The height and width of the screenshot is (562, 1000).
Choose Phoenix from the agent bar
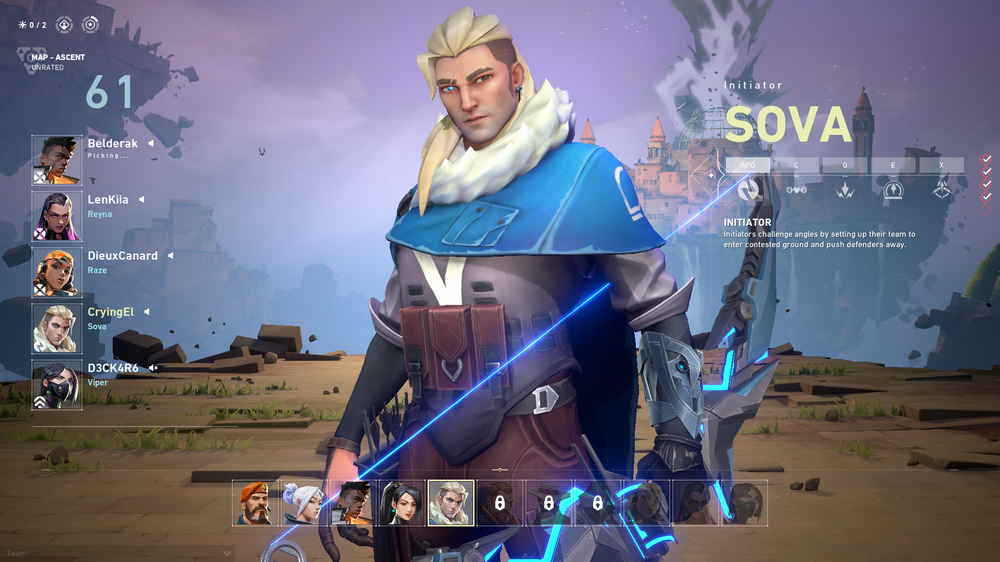[351, 503]
